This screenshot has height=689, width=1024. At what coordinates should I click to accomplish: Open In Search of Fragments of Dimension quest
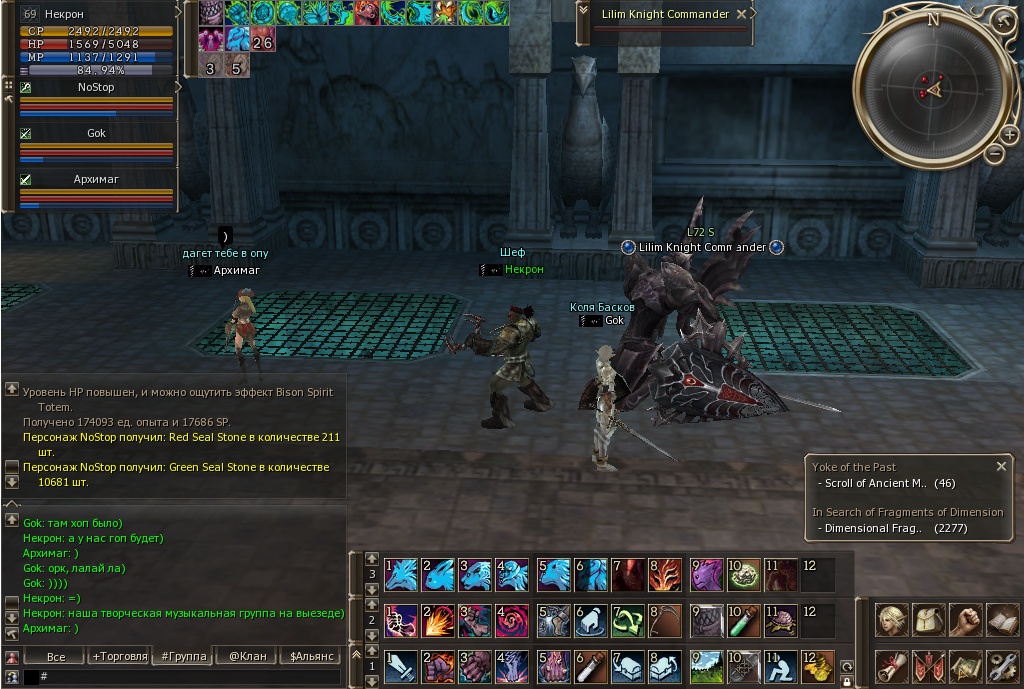907,512
